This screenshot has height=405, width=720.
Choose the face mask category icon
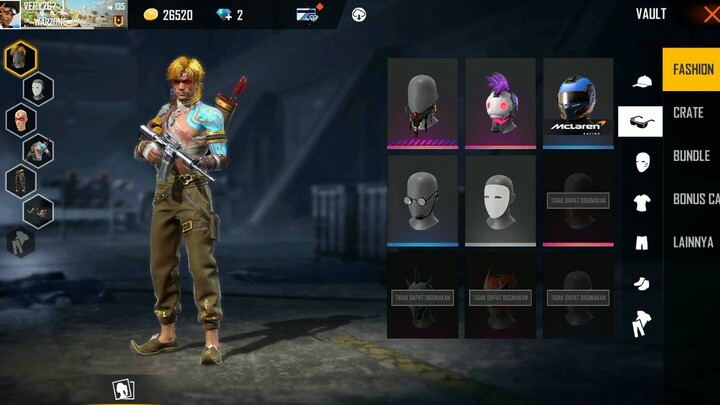641,161
